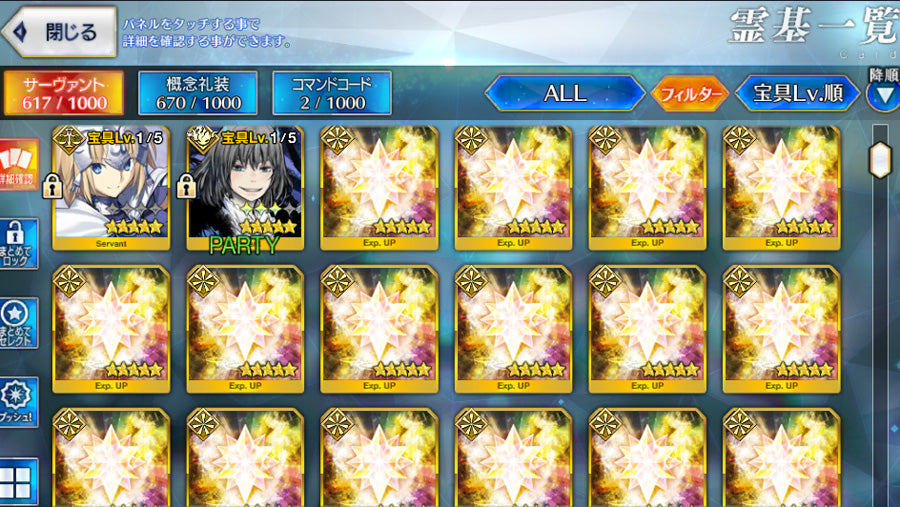This screenshot has height=507, width=900.
Task: Click the まとめてロック bulk lock button
Action: click(18, 244)
